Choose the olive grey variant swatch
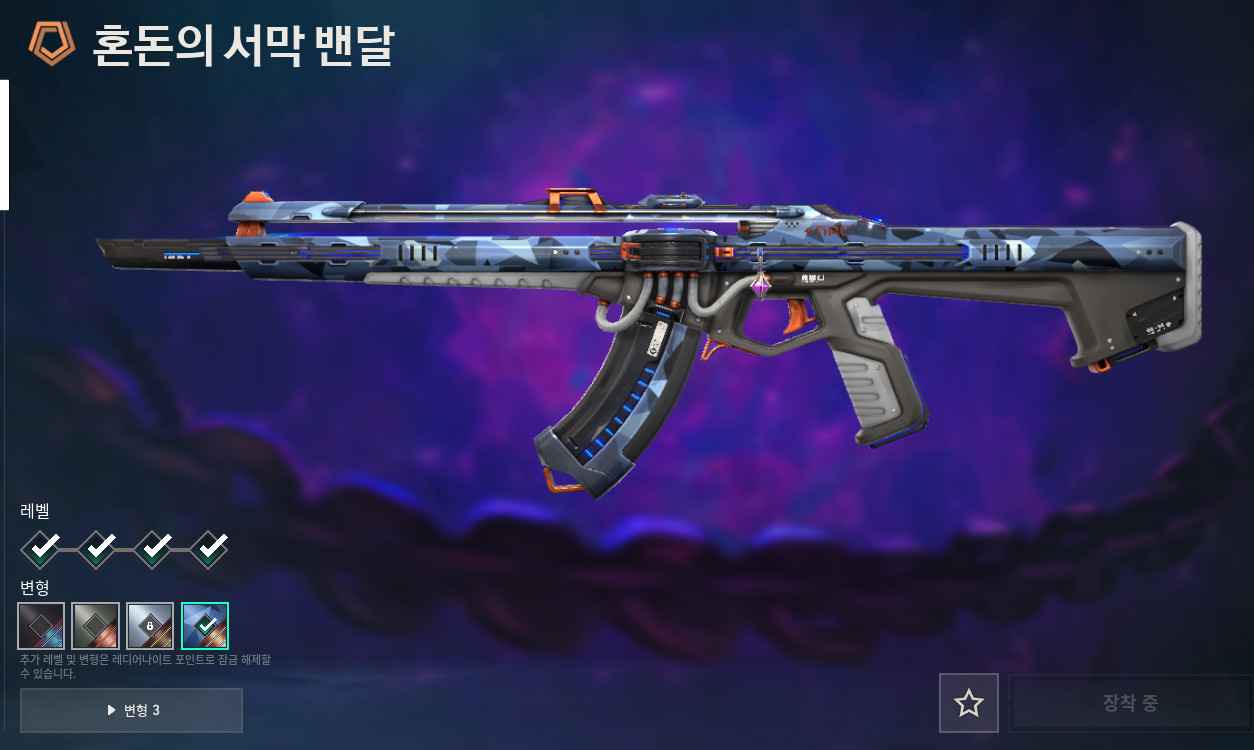The width and height of the screenshot is (1254, 750). point(96,626)
